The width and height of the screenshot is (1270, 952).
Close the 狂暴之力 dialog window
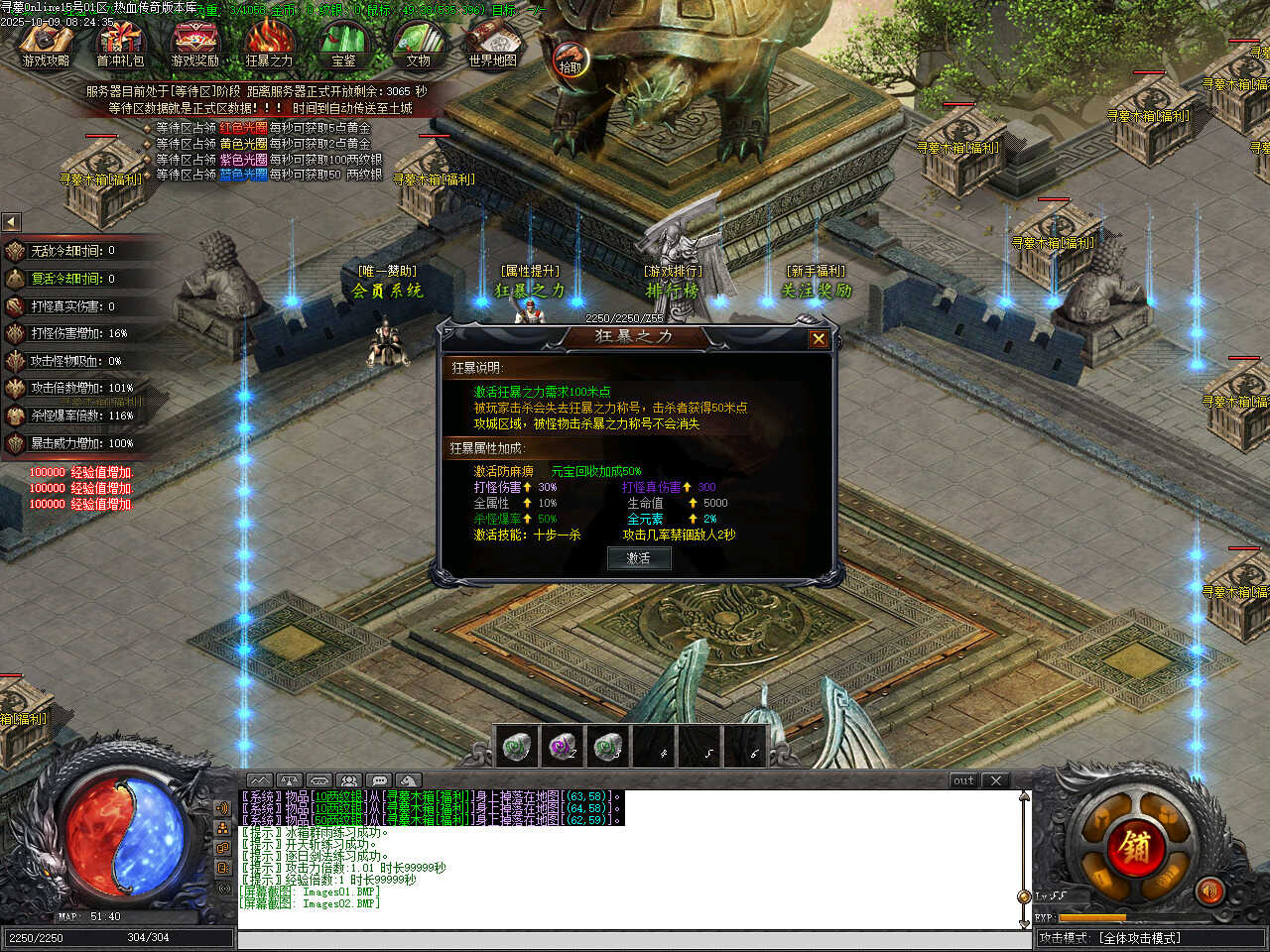point(818,339)
